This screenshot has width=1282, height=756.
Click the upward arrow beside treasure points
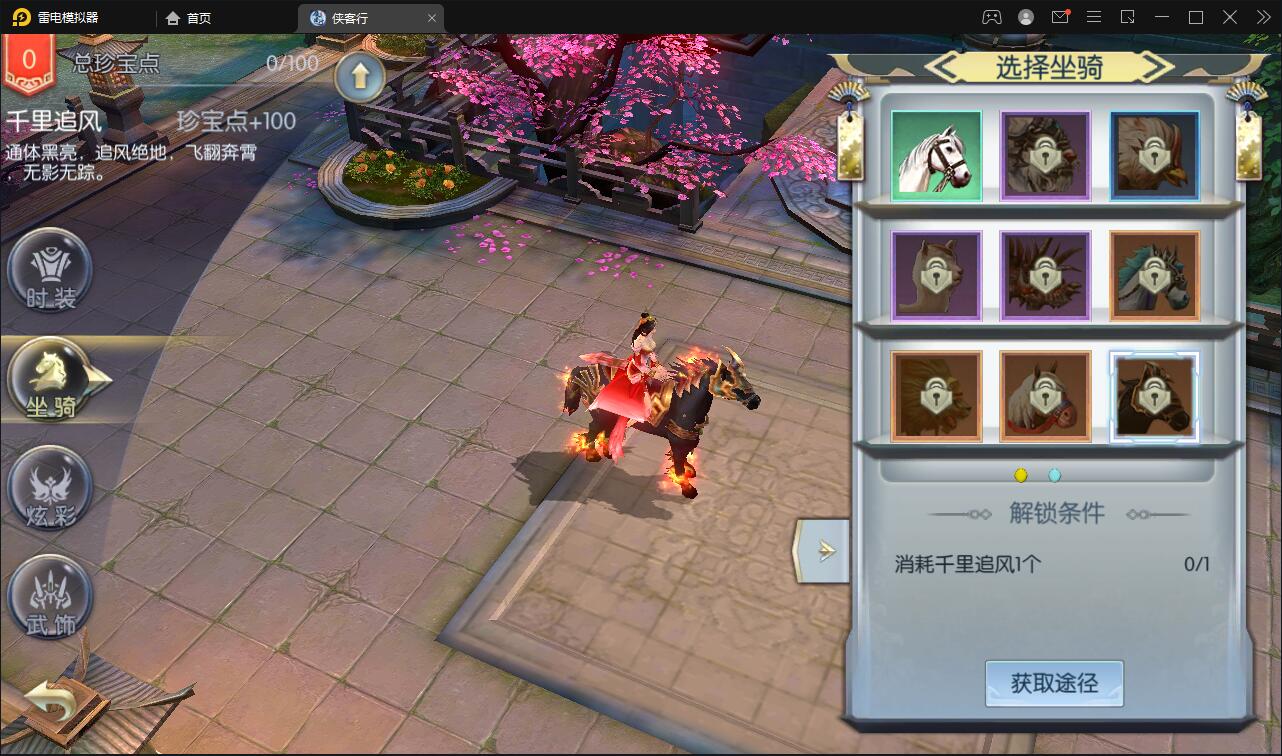pyautogui.click(x=360, y=76)
